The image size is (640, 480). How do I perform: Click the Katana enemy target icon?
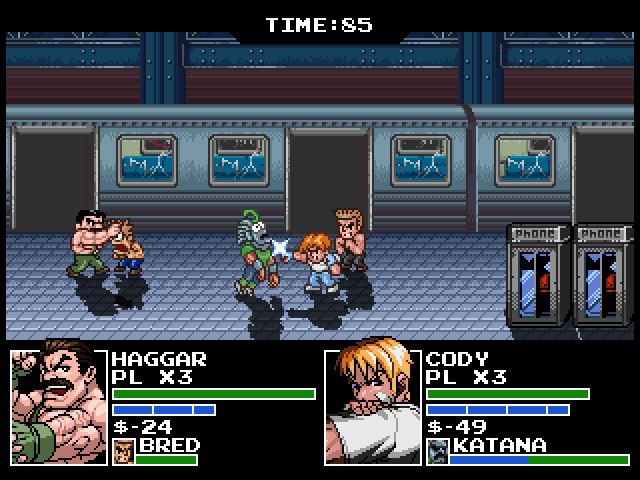(437, 451)
